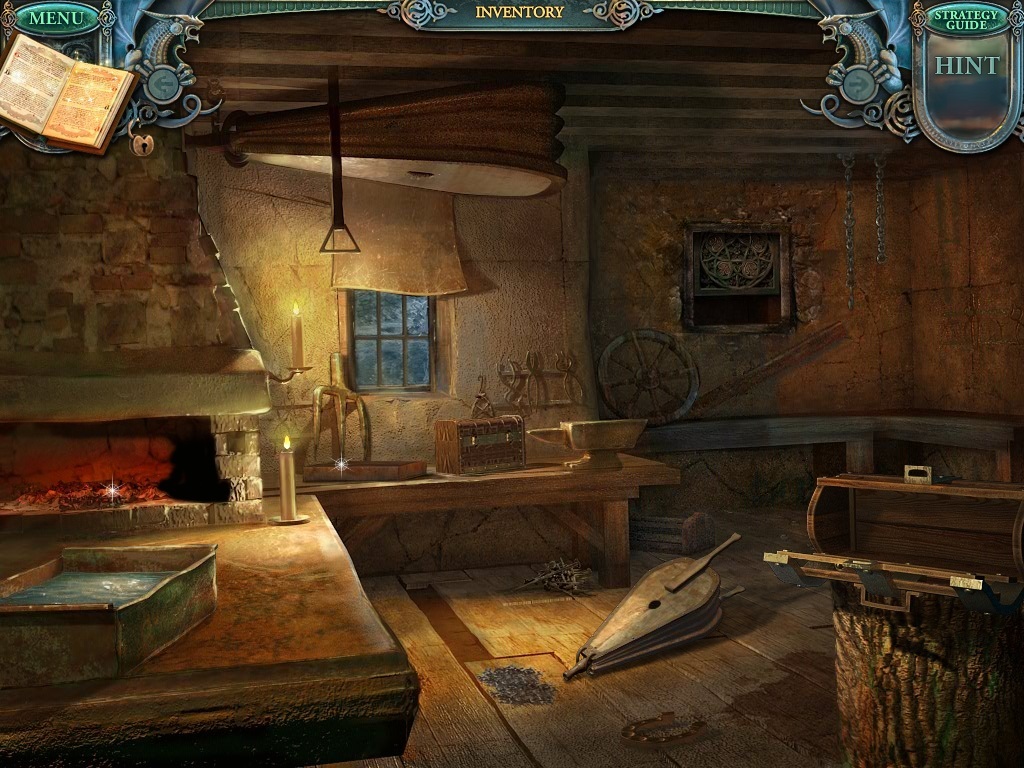The image size is (1024, 768).
Task: Expand the Inventory panel
Action: pos(519,13)
